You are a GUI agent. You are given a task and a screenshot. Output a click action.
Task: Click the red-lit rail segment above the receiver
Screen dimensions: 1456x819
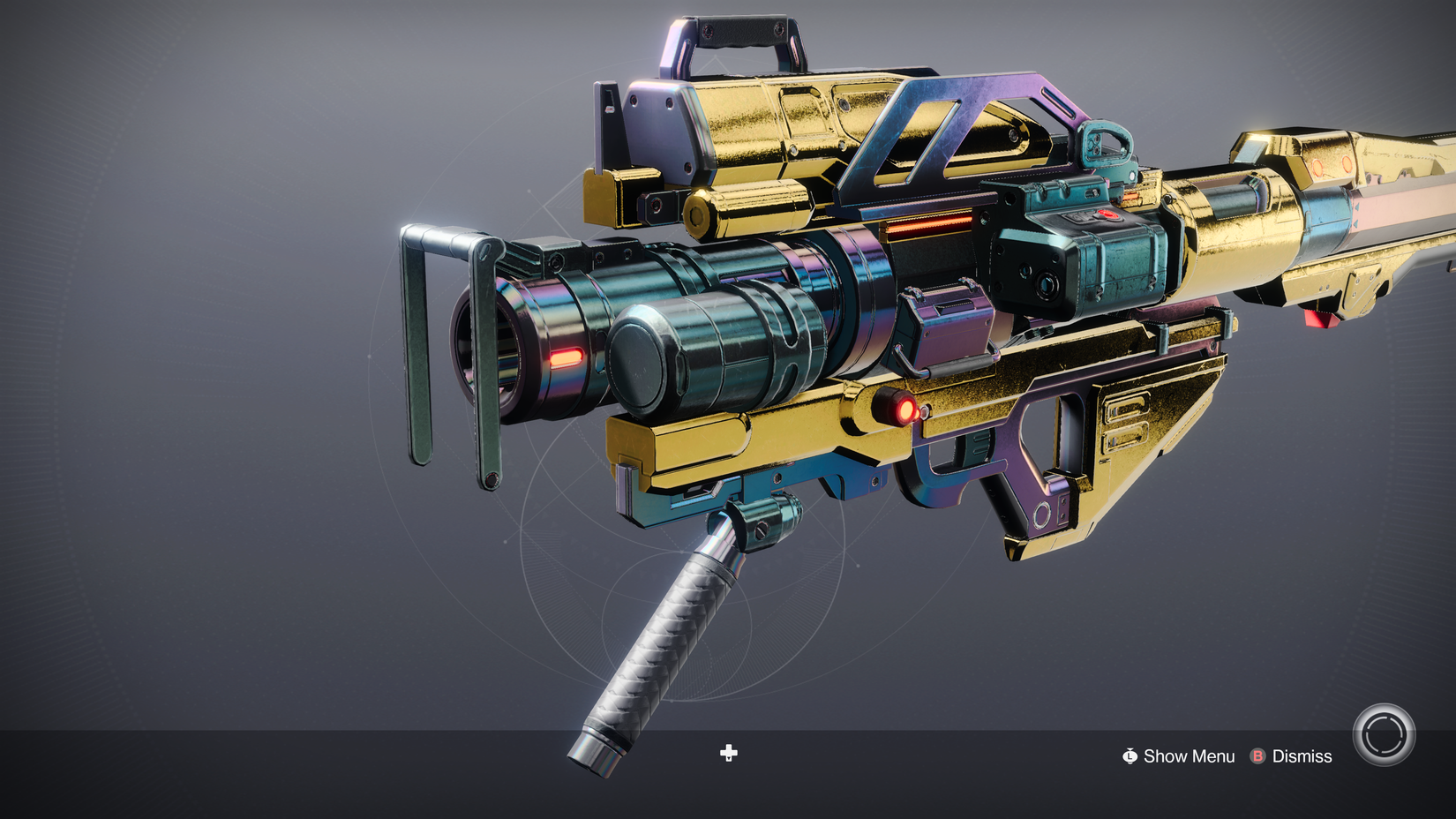click(927, 227)
